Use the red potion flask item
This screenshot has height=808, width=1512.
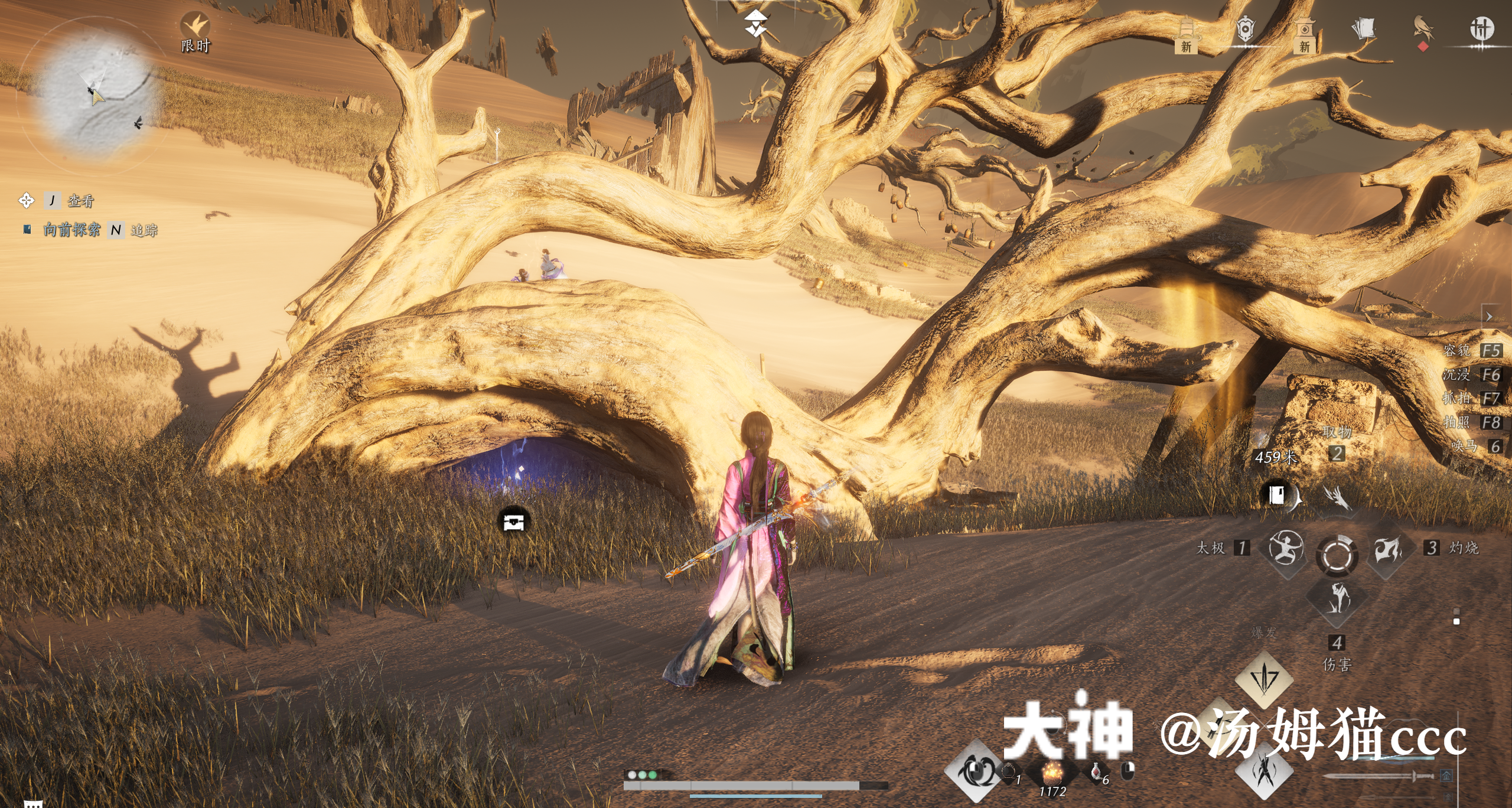click(1096, 773)
